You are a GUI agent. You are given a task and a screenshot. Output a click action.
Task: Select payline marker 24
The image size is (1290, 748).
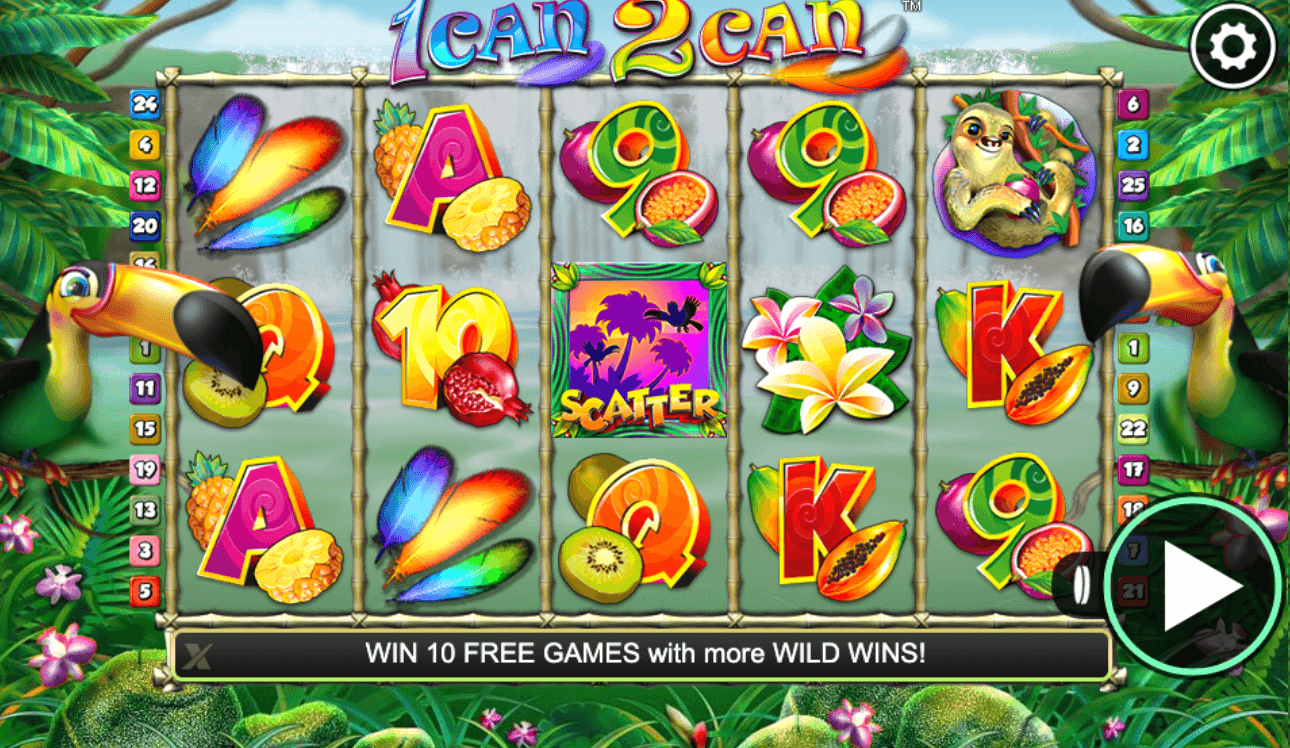[145, 103]
